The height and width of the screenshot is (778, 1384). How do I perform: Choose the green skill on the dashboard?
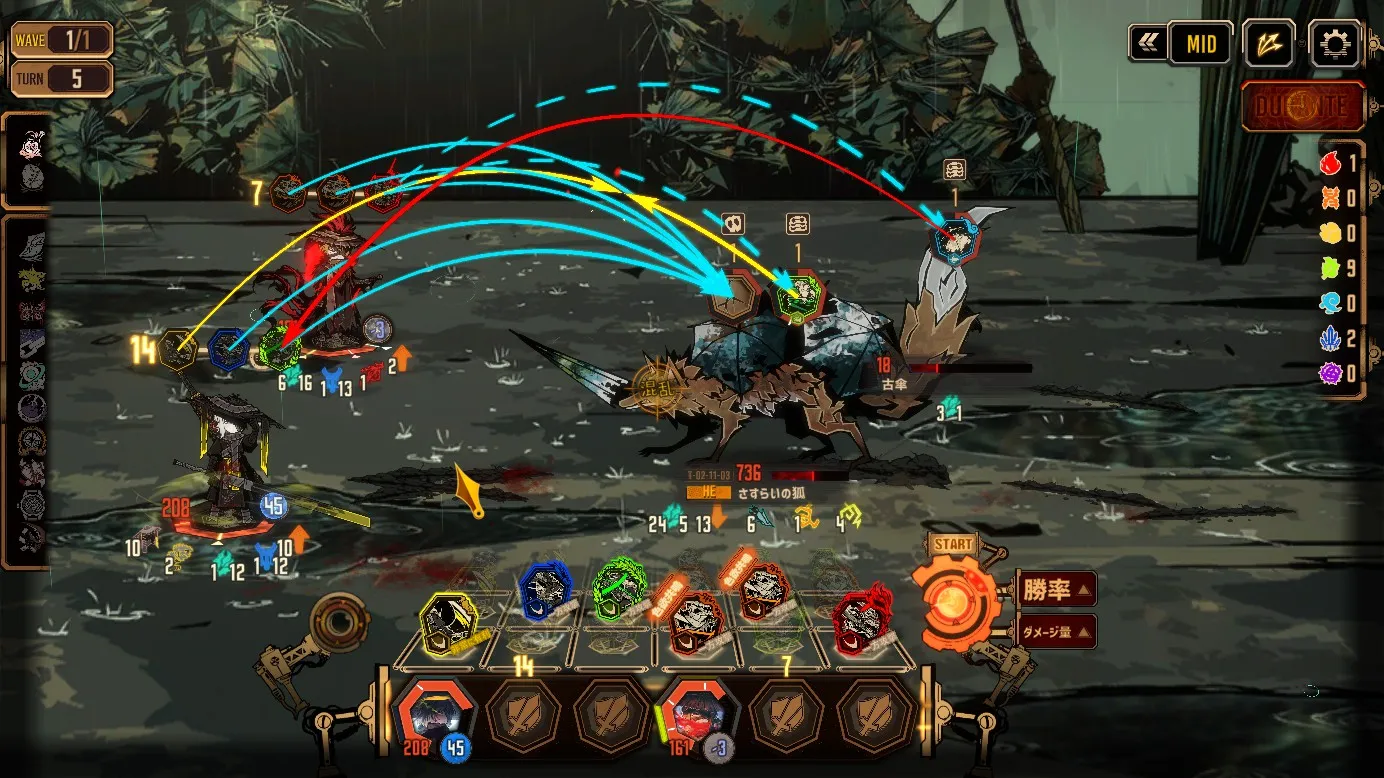pos(620,591)
